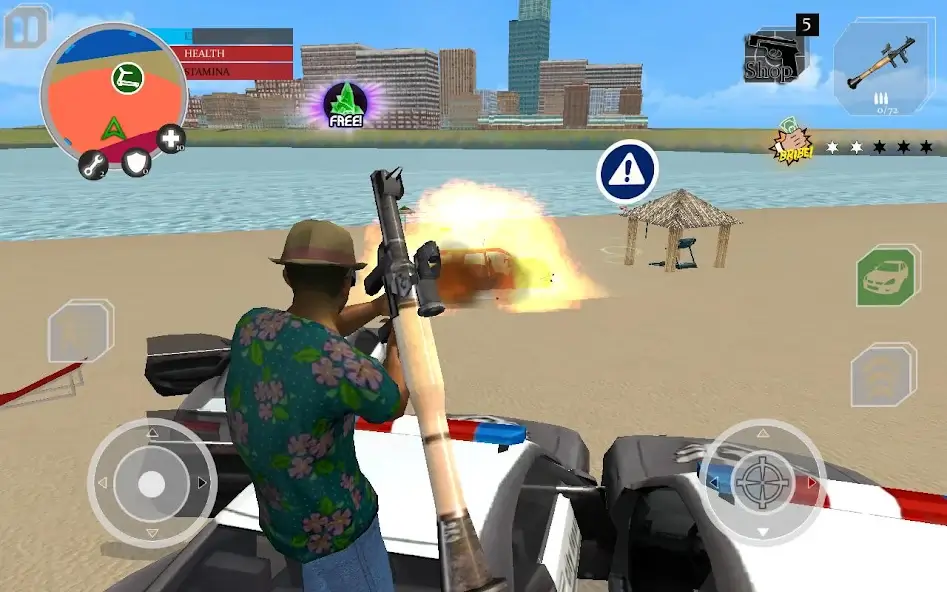Tap the faded grey button above the joystick
The image size is (947, 592).
point(81,331)
